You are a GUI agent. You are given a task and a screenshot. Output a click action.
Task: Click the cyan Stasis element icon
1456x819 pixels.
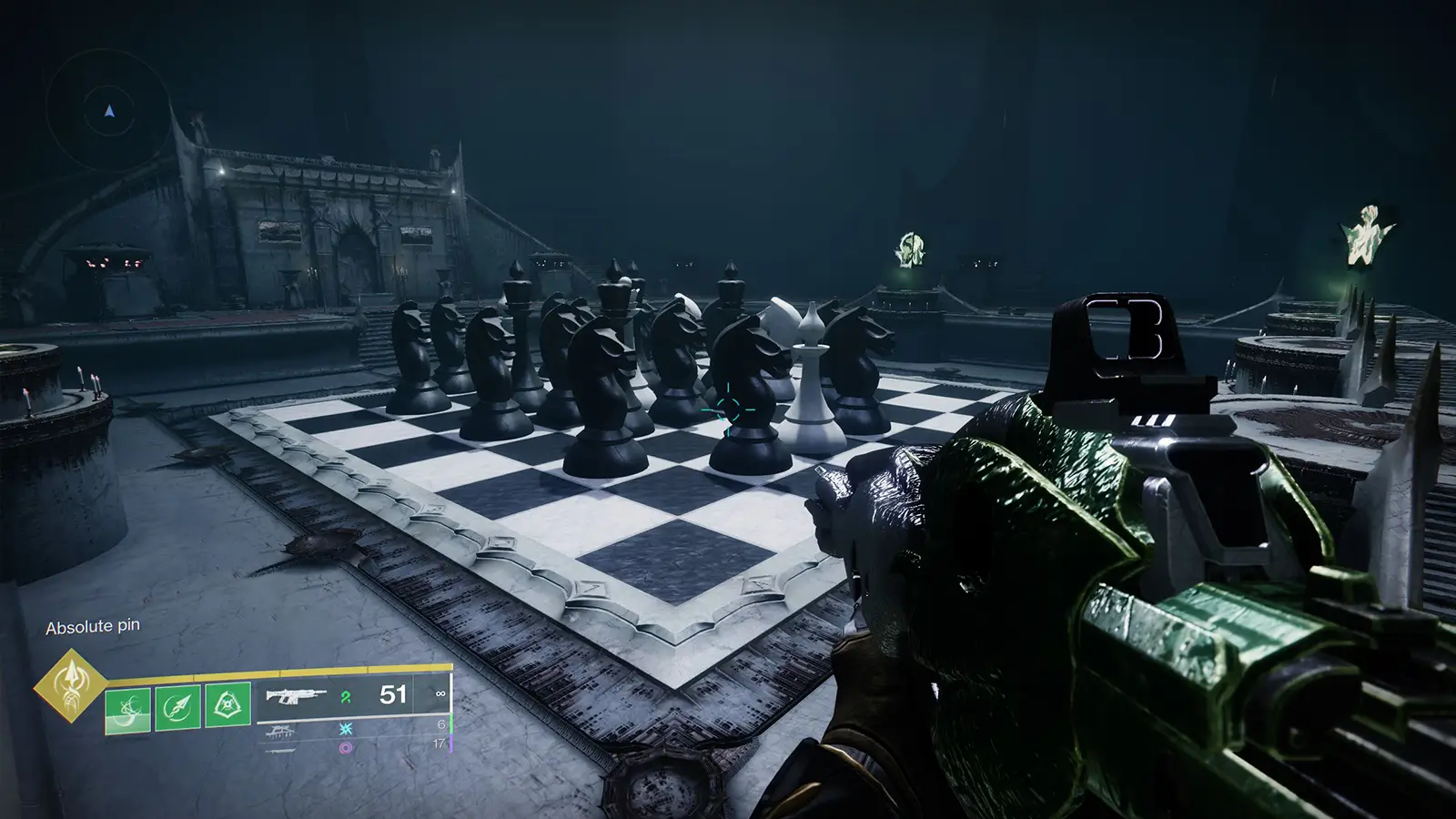pyautogui.click(x=346, y=729)
